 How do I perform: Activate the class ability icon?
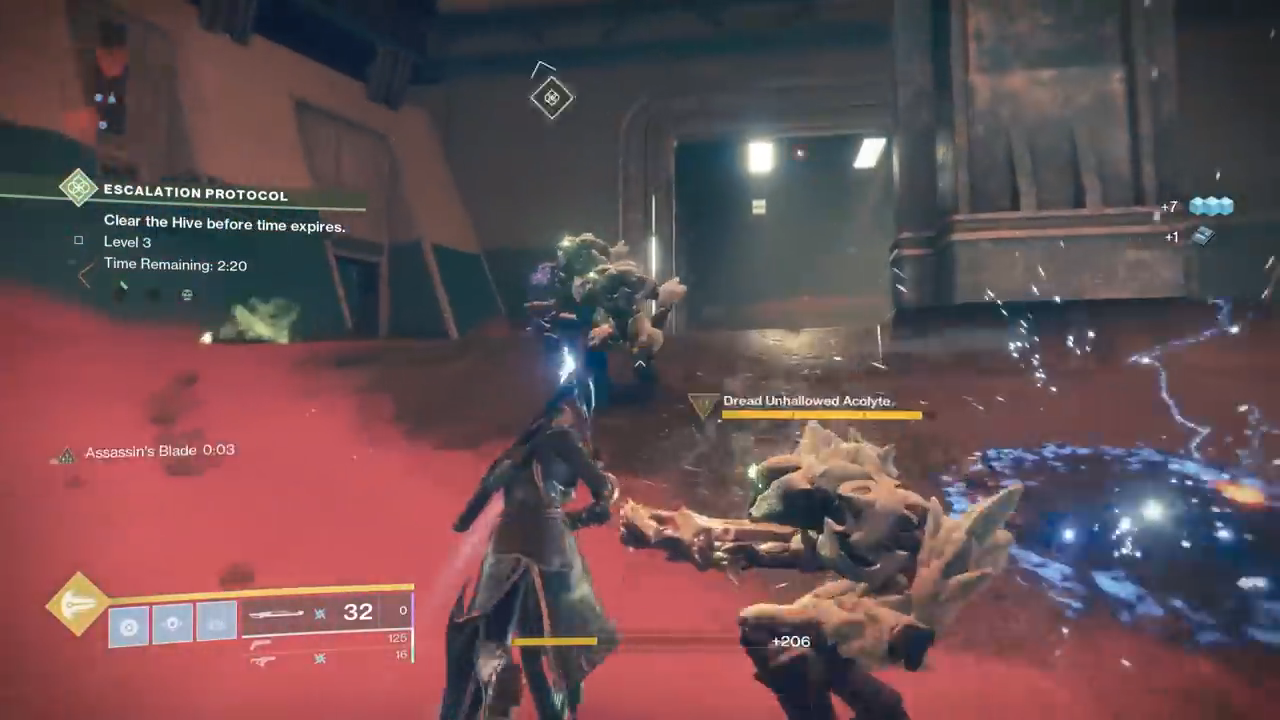click(216, 624)
